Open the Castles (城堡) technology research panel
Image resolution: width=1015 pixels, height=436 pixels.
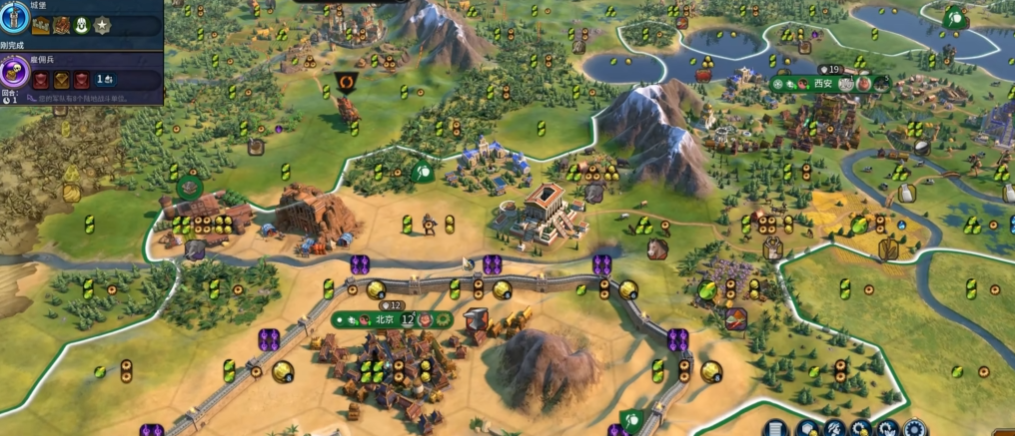point(15,16)
